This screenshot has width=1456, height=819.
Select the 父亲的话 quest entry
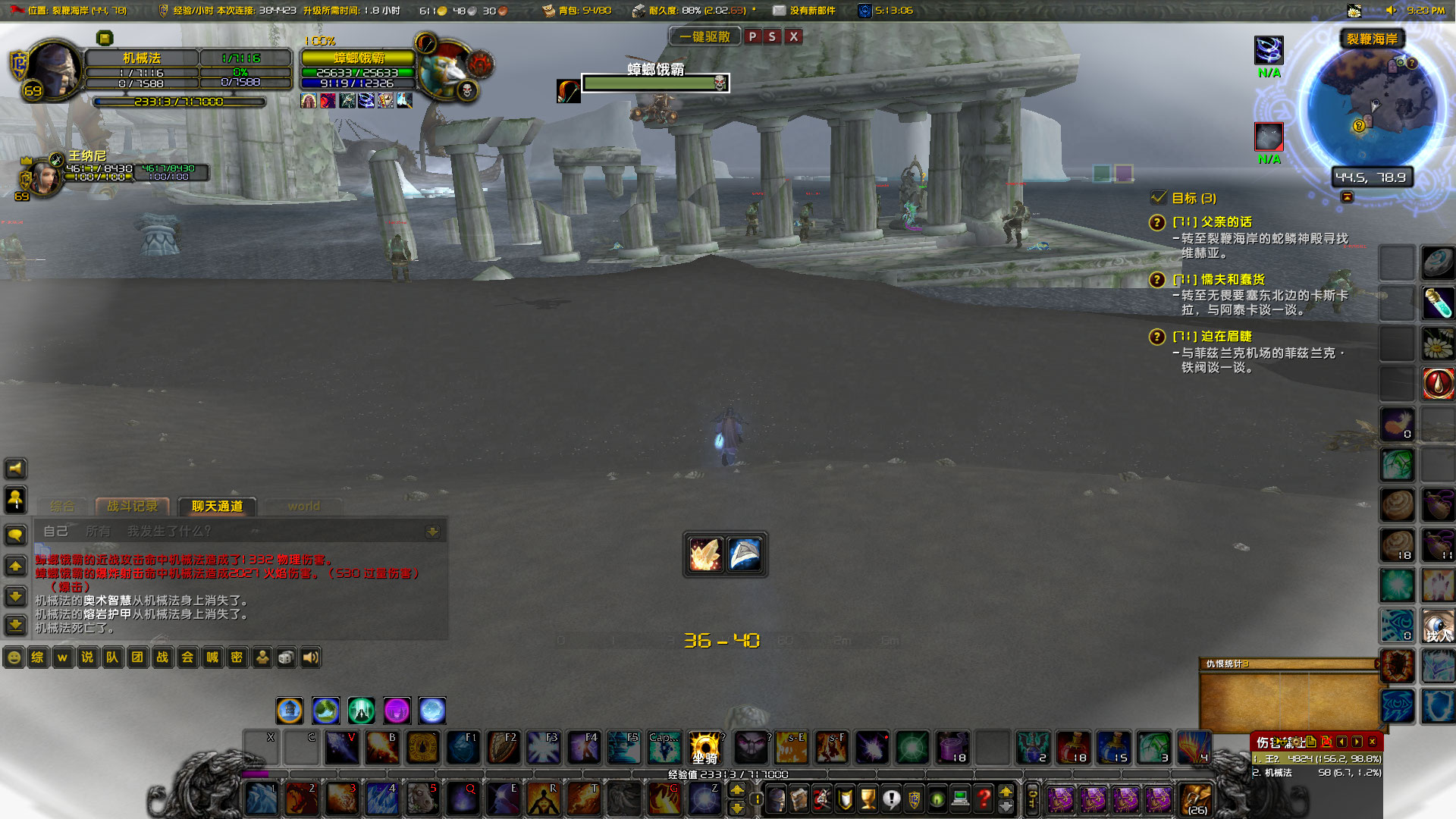1226,221
